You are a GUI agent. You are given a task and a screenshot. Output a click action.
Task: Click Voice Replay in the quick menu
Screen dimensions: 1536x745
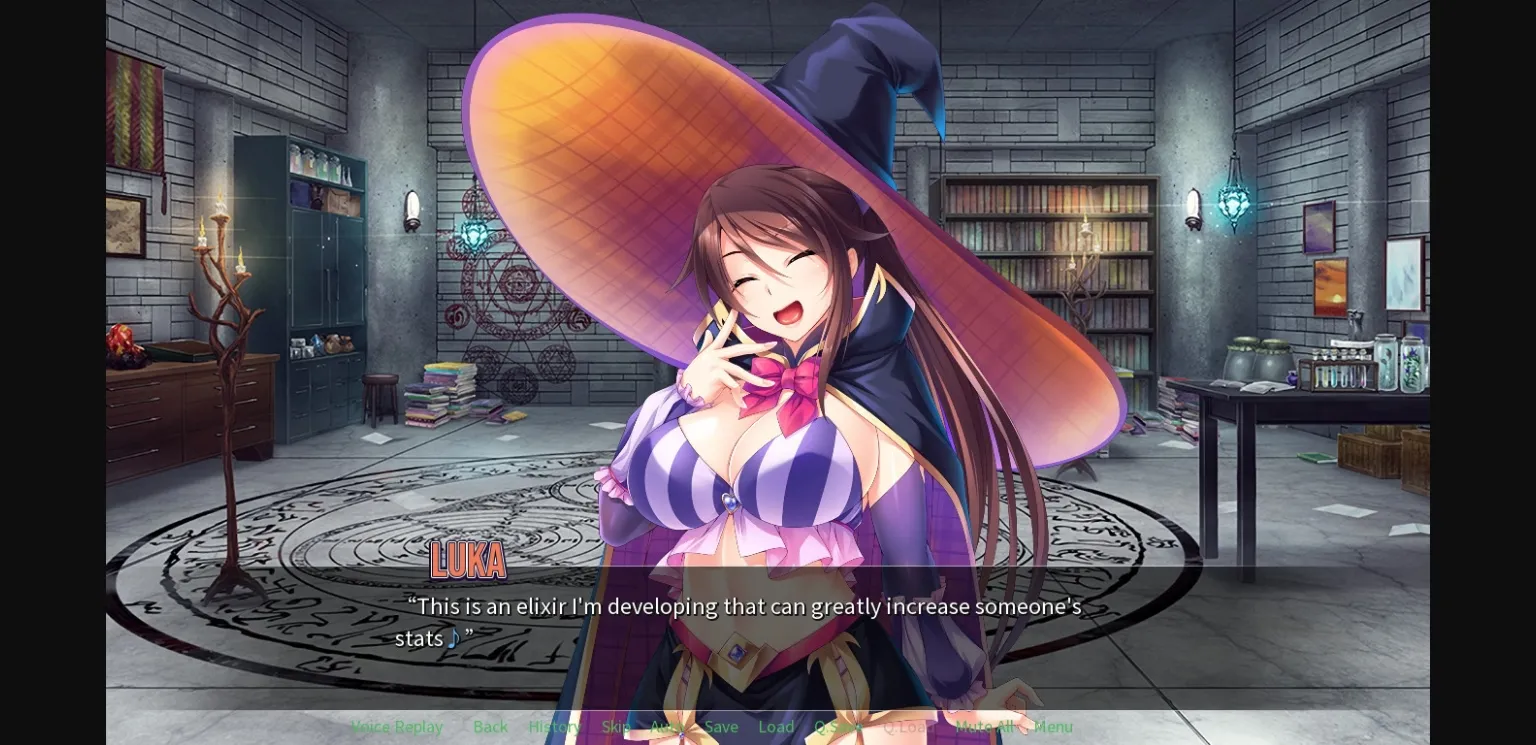396,727
